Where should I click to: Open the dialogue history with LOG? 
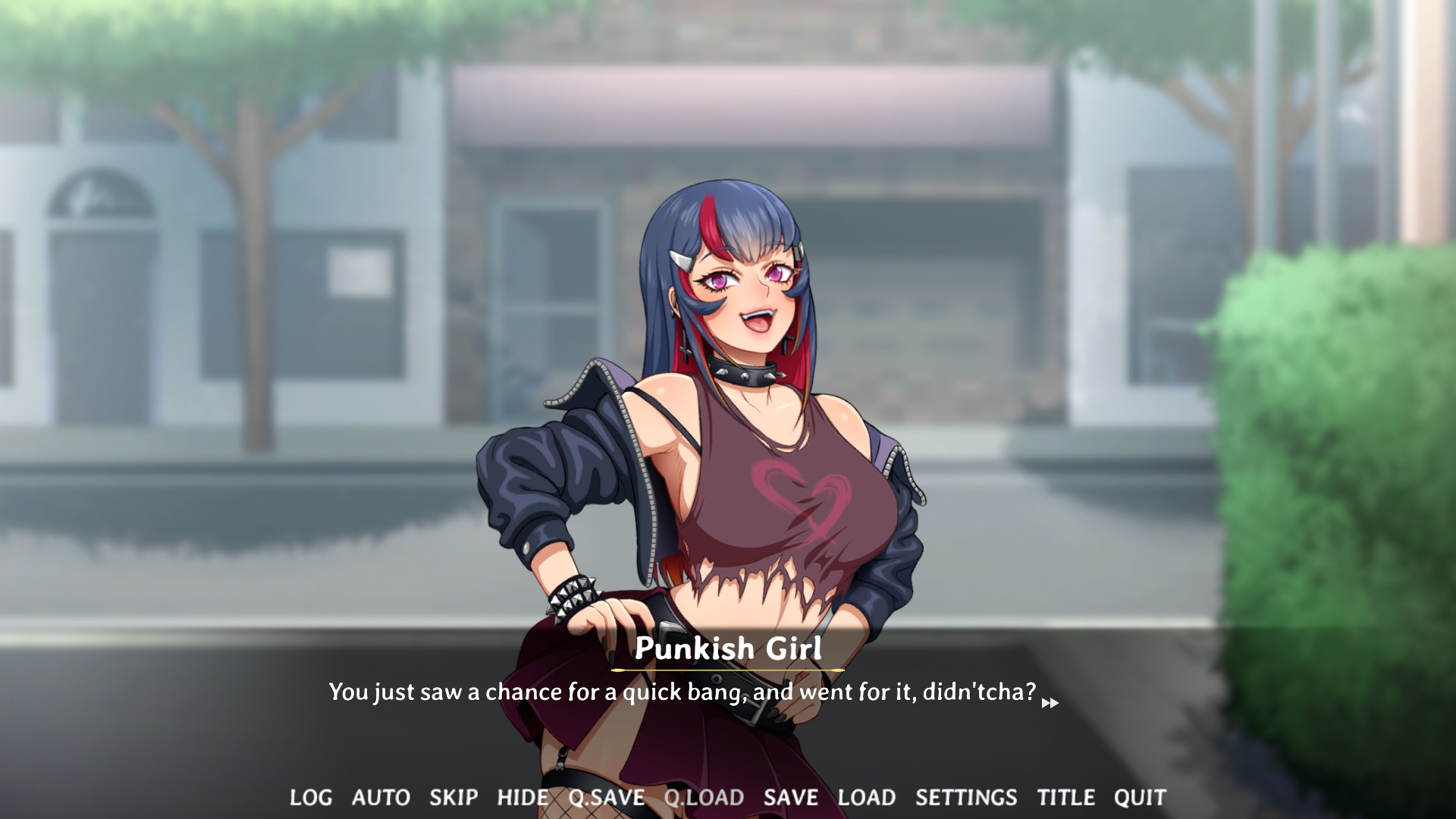(310, 797)
